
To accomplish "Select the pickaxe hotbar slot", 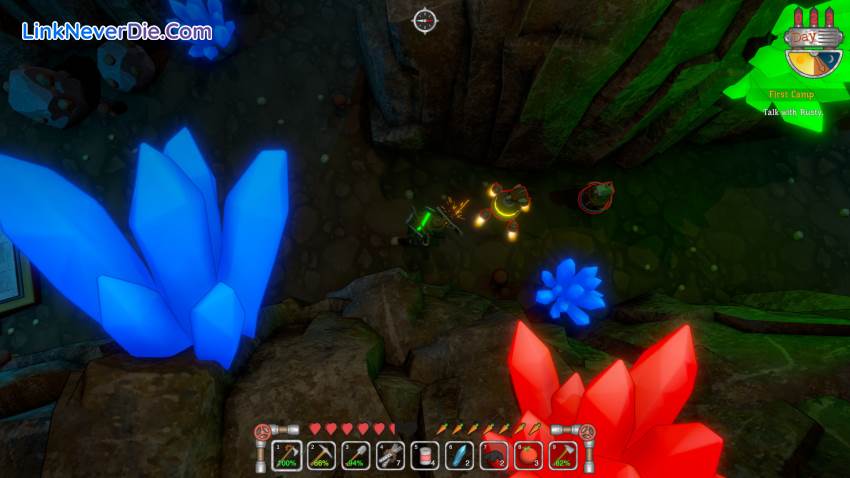I will (x=323, y=456).
